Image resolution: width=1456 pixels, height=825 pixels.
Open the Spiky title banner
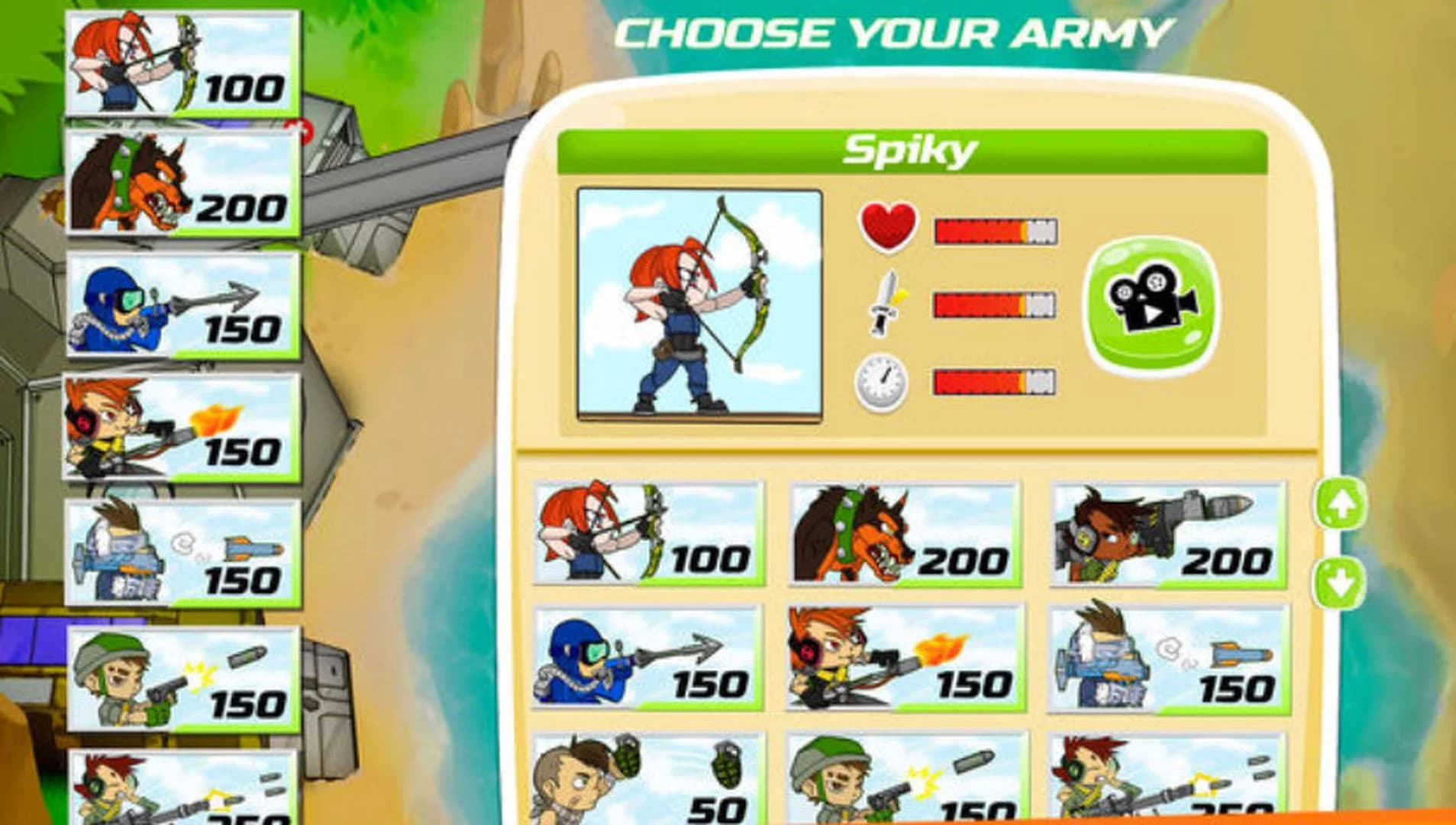[x=912, y=150]
